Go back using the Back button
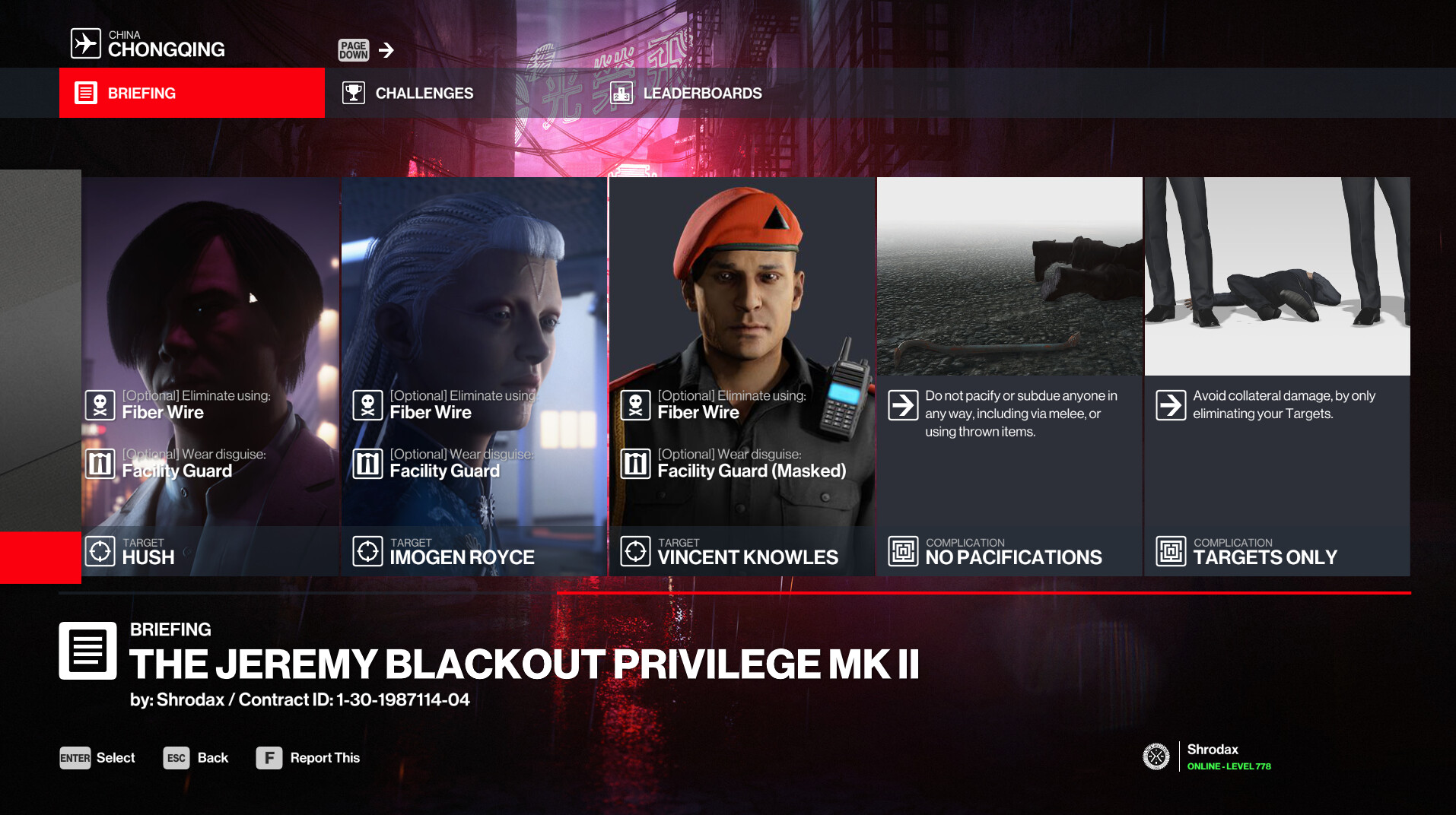 click(196, 758)
